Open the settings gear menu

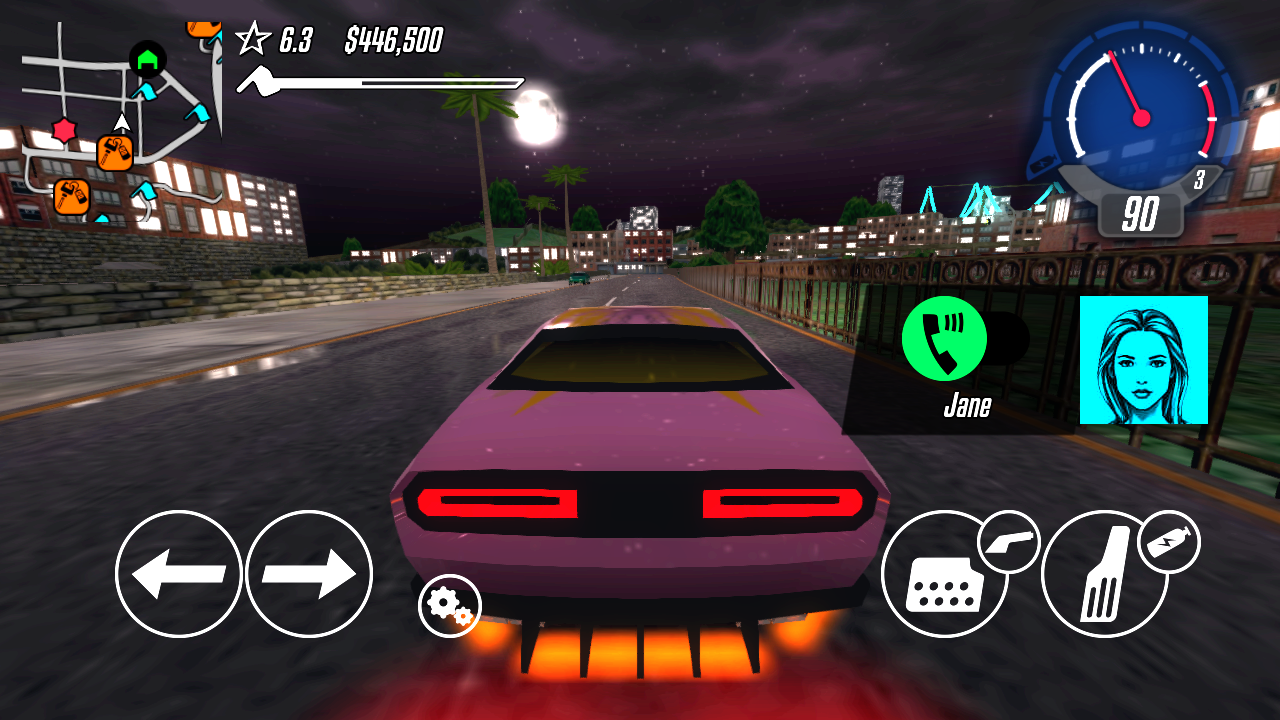450,606
